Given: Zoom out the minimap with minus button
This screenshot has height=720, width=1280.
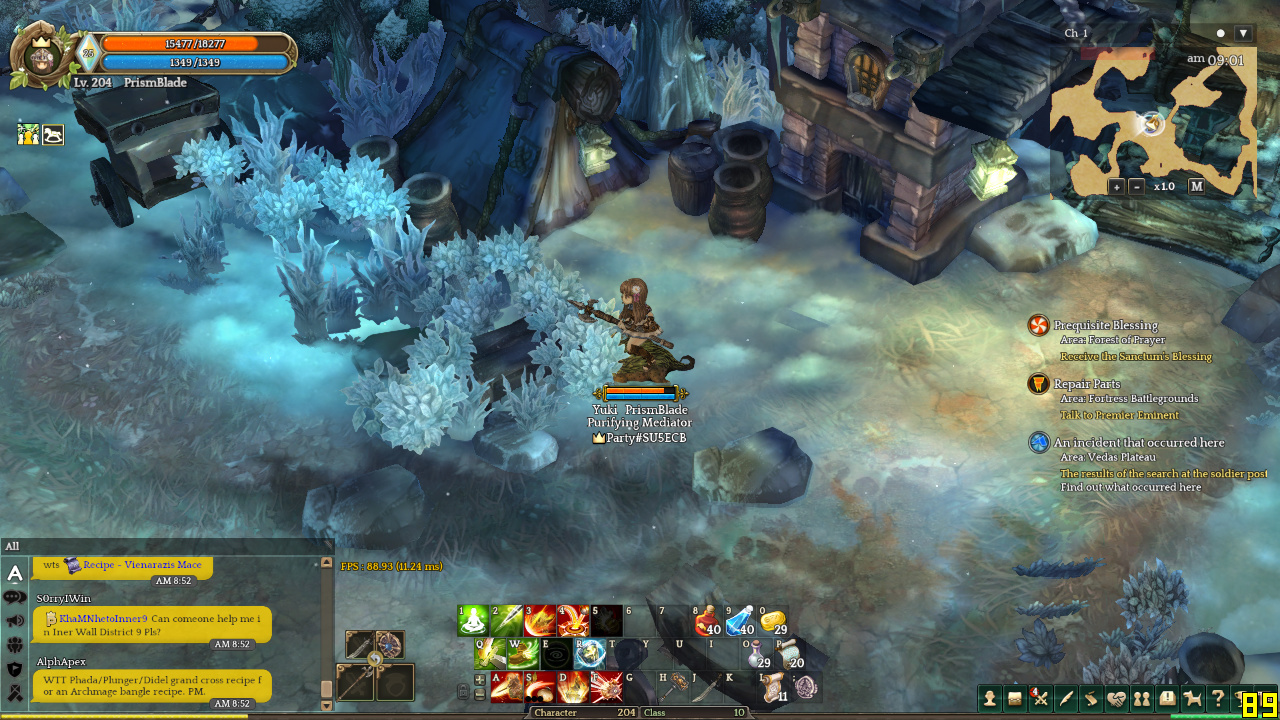Looking at the screenshot, I should (1137, 186).
